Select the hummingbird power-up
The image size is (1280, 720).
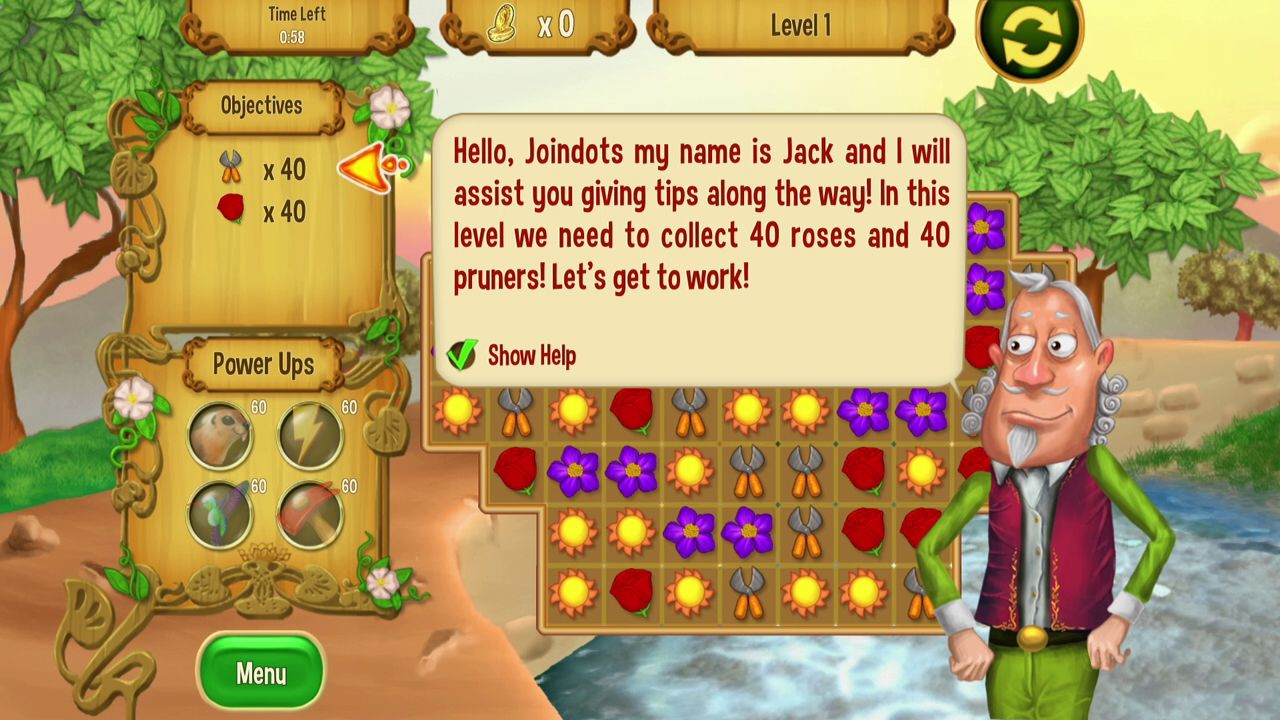click(x=220, y=514)
